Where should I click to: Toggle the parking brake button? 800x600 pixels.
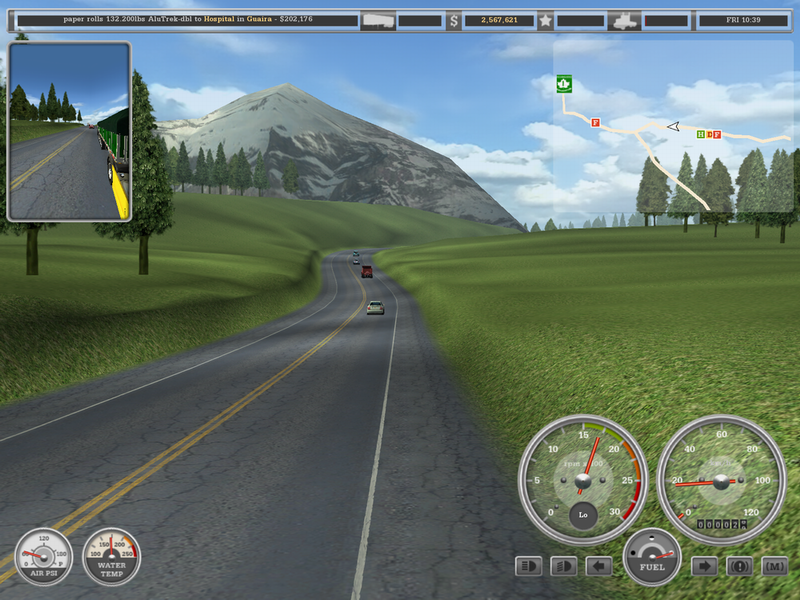pyautogui.click(x=740, y=566)
